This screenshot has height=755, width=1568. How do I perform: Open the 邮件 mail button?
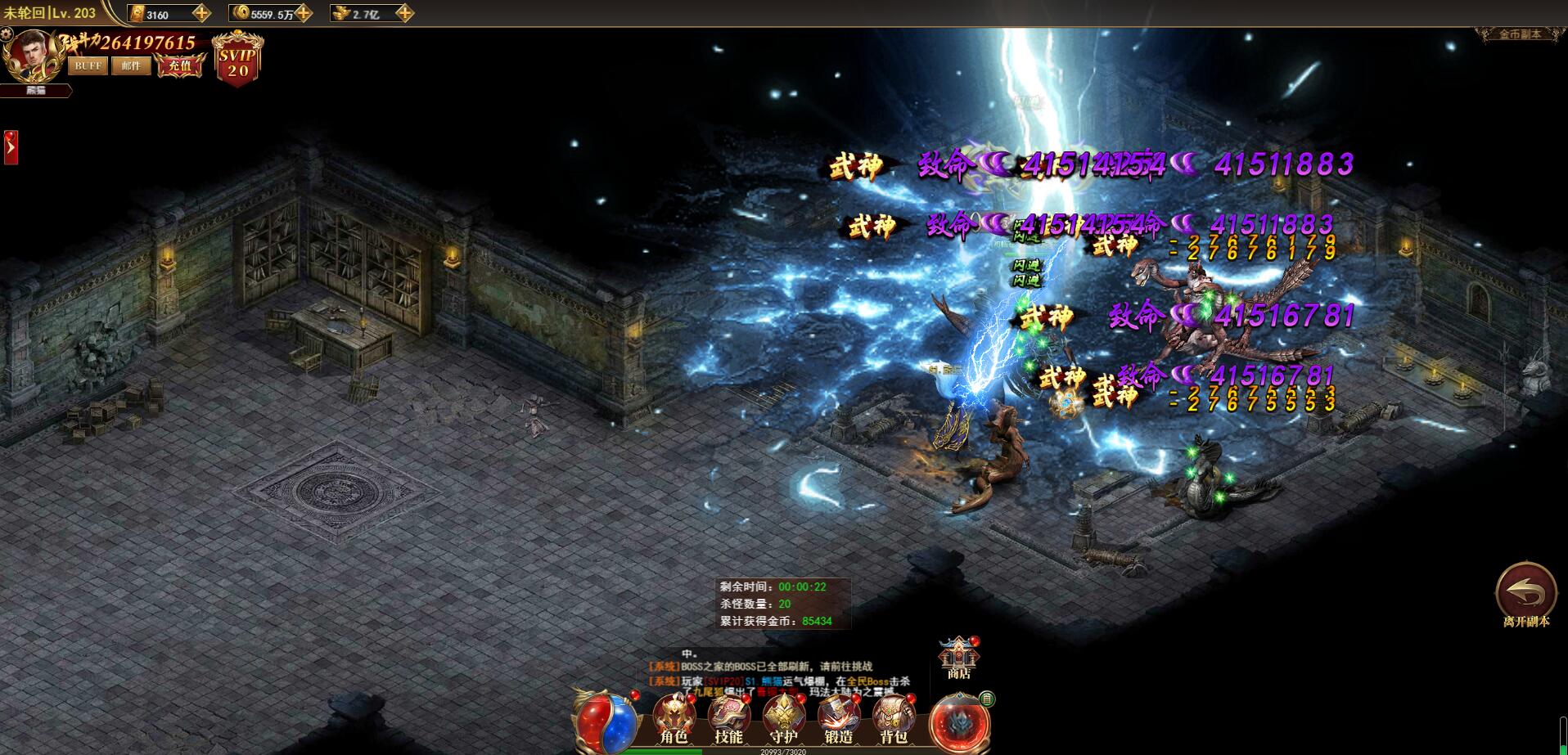[x=131, y=65]
